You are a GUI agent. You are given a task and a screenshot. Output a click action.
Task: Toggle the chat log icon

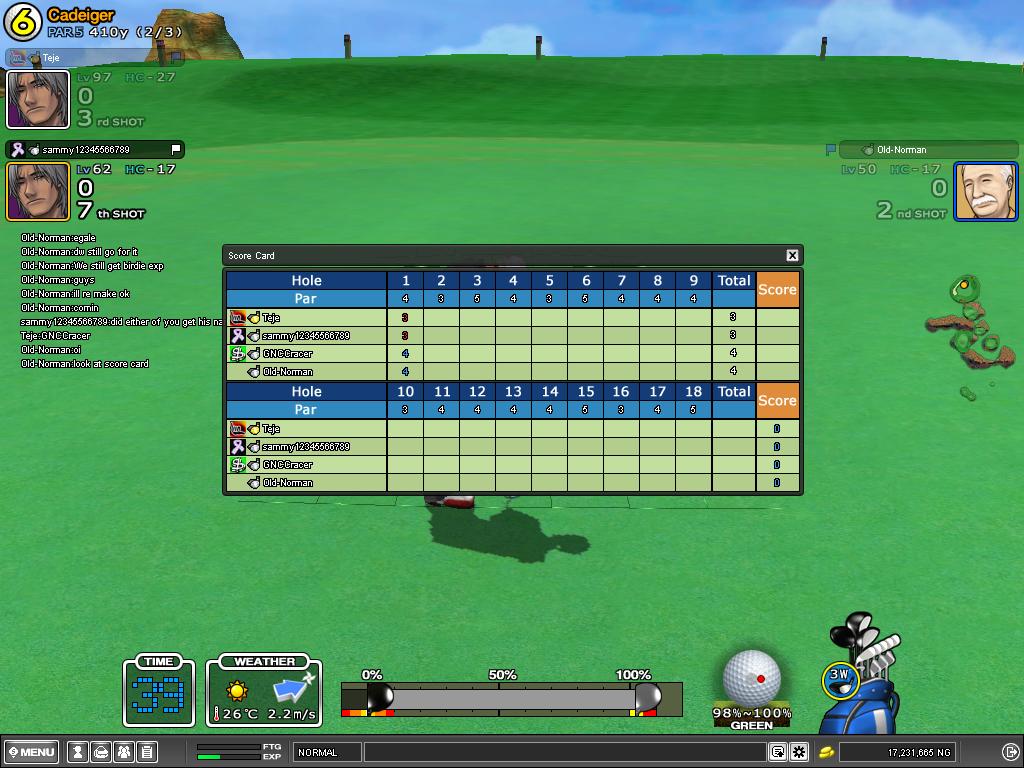tap(778, 752)
